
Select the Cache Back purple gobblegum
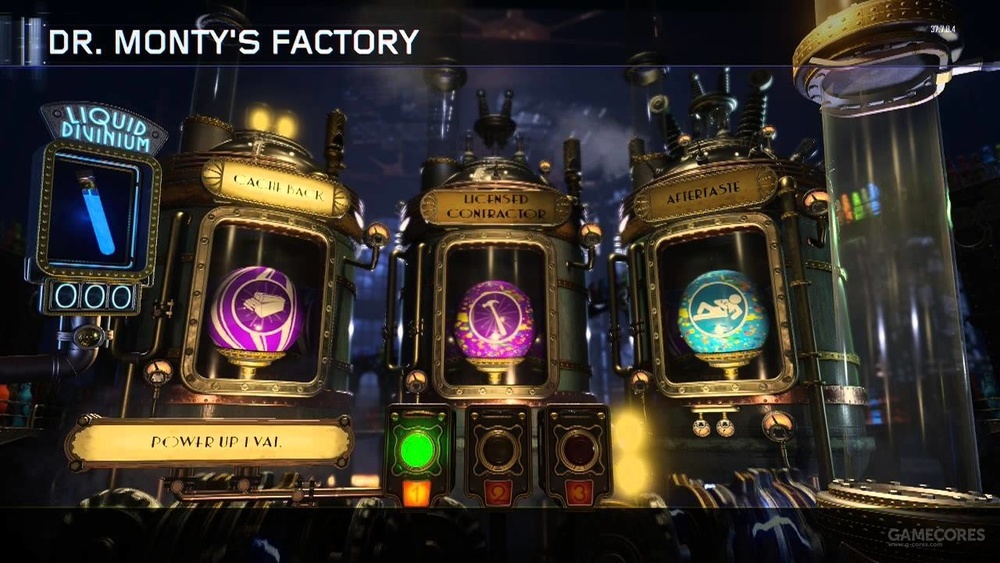pyautogui.click(x=253, y=311)
